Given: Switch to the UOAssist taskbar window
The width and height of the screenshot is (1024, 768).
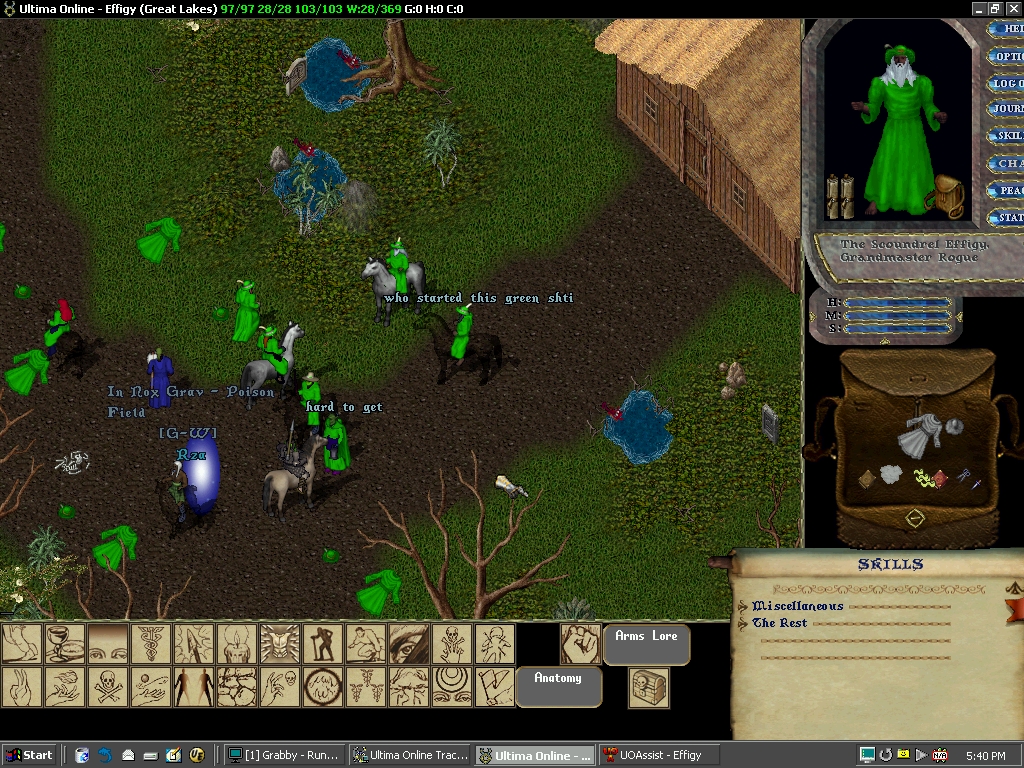Looking at the screenshot, I should [x=660, y=755].
